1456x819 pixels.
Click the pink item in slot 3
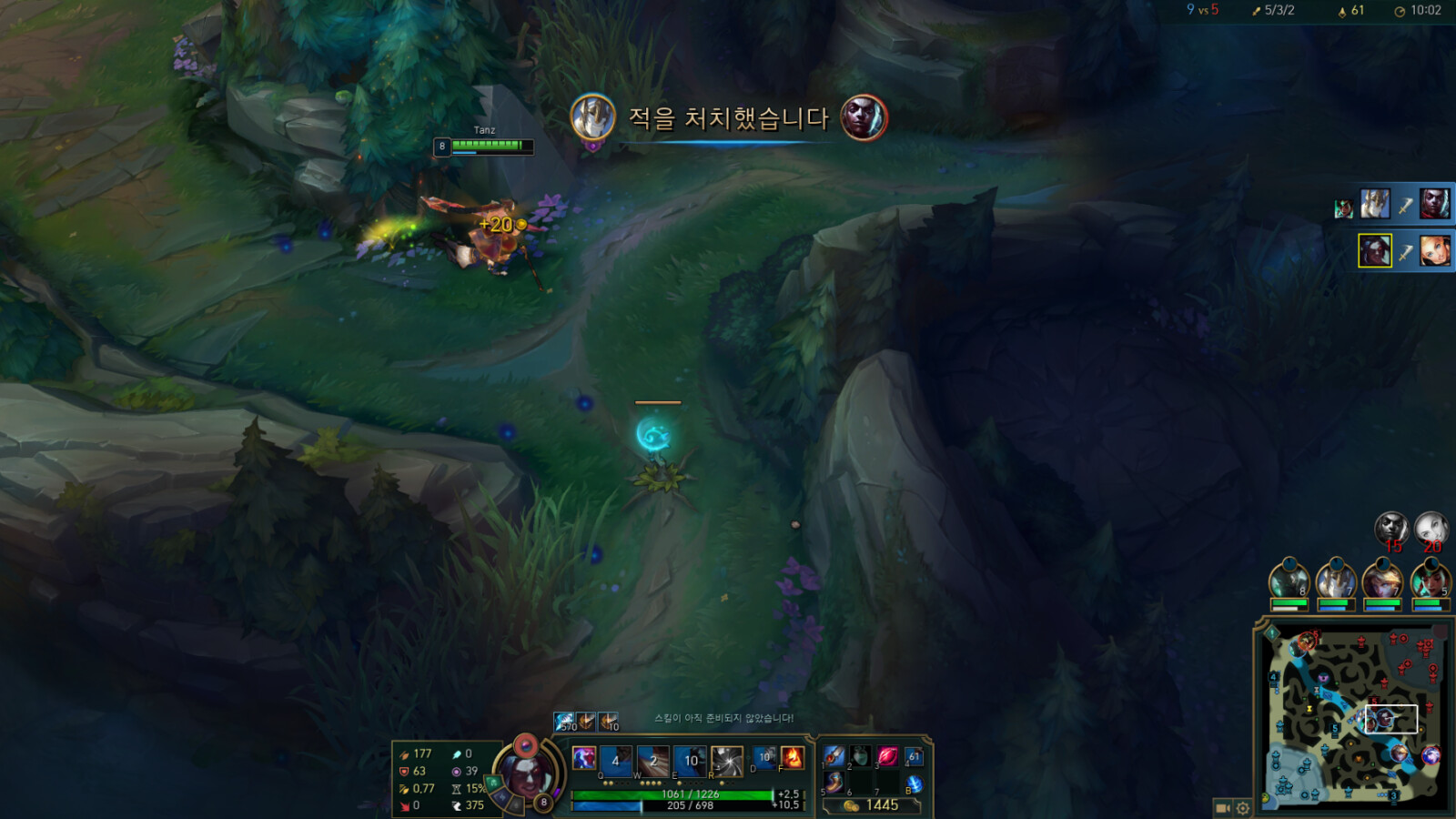(x=887, y=757)
